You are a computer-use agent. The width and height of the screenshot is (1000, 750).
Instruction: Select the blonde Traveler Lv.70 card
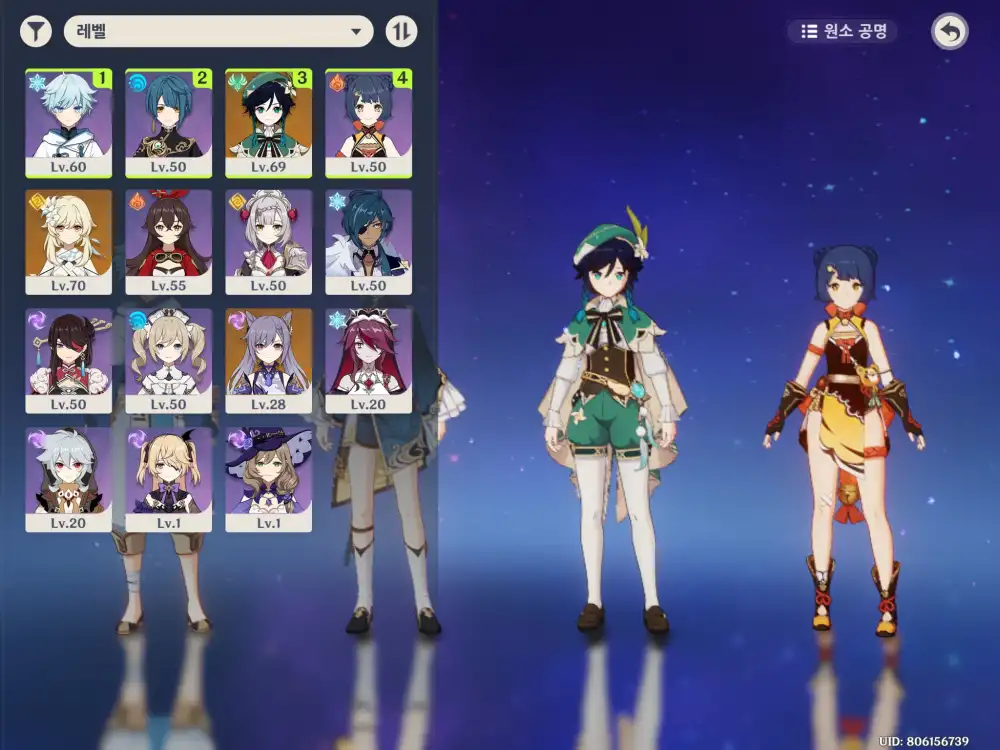[x=68, y=242]
